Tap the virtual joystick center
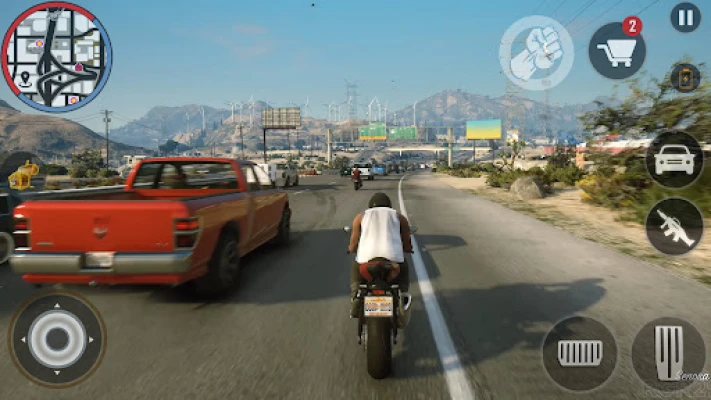Screen dimensions: 711x400 click(x=57, y=339)
